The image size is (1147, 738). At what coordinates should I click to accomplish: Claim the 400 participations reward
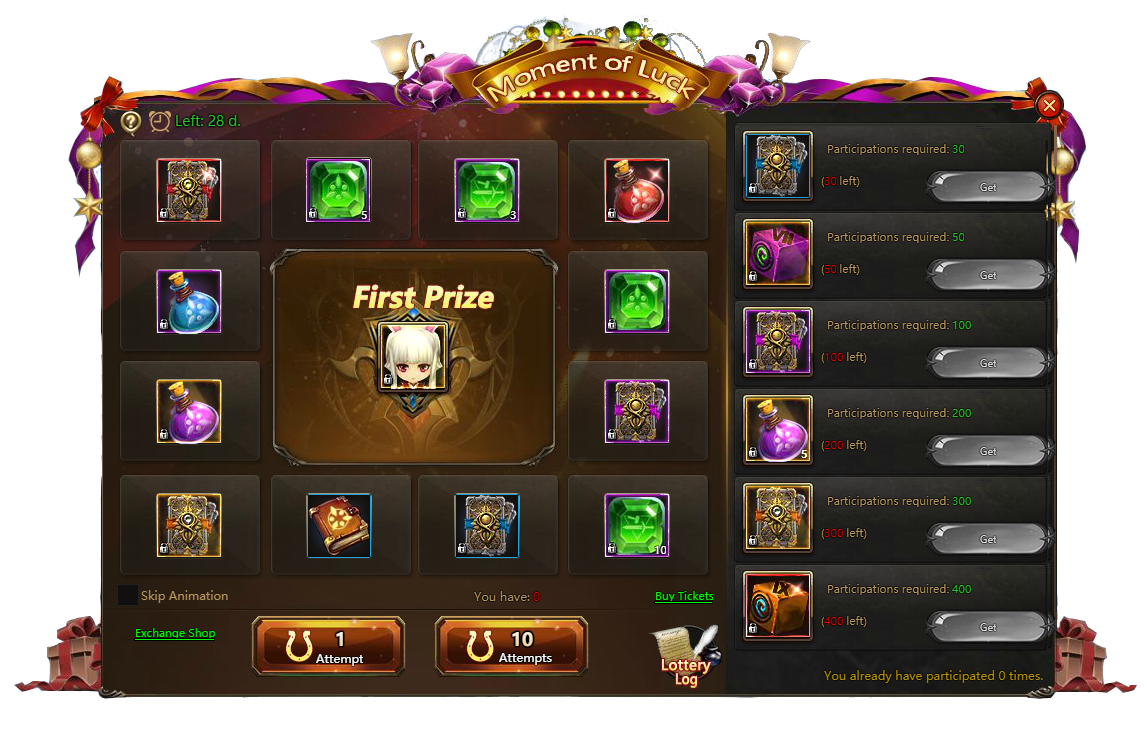tap(987, 627)
